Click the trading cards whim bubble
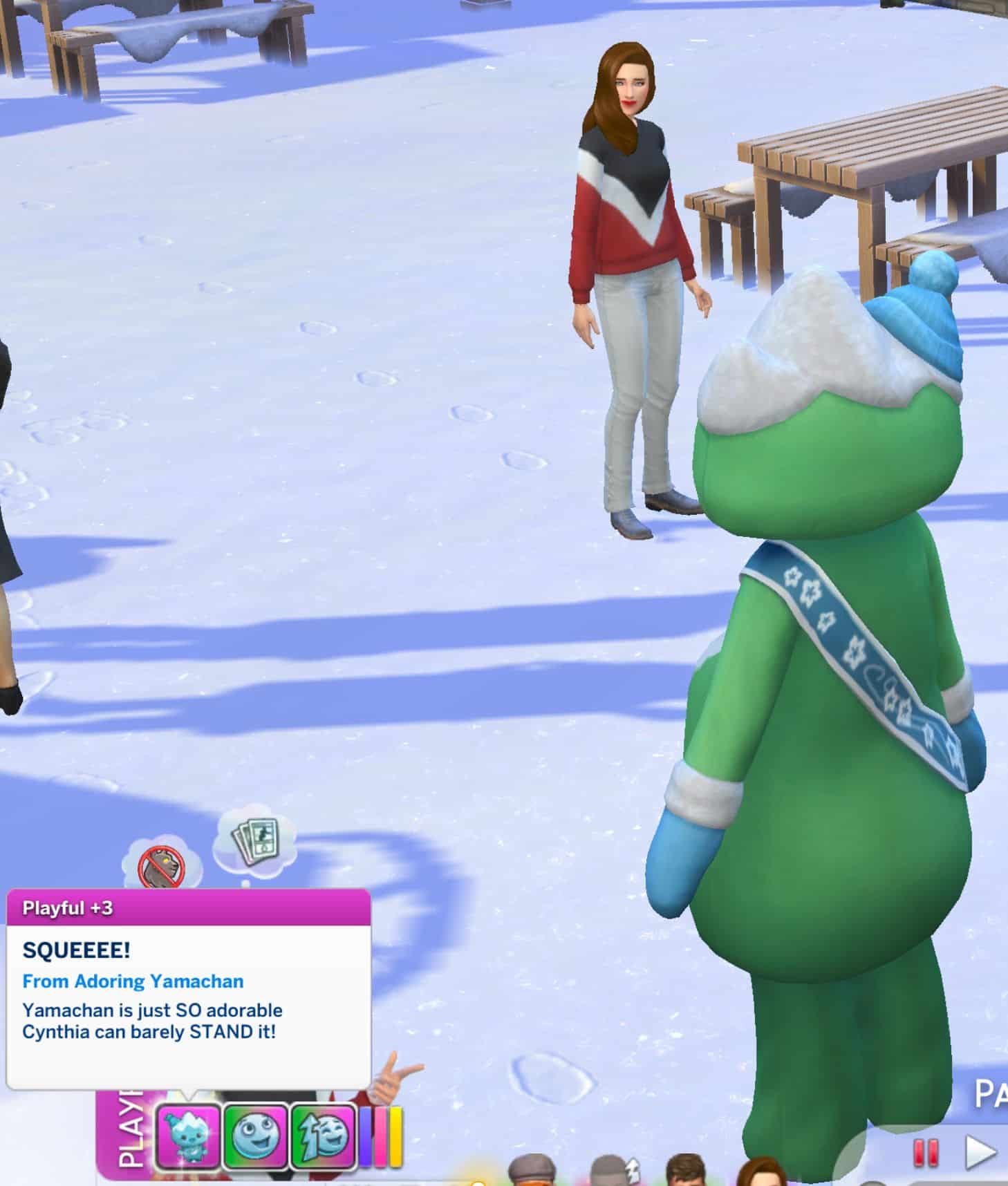This screenshot has width=1008, height=1186. point(255,840)
